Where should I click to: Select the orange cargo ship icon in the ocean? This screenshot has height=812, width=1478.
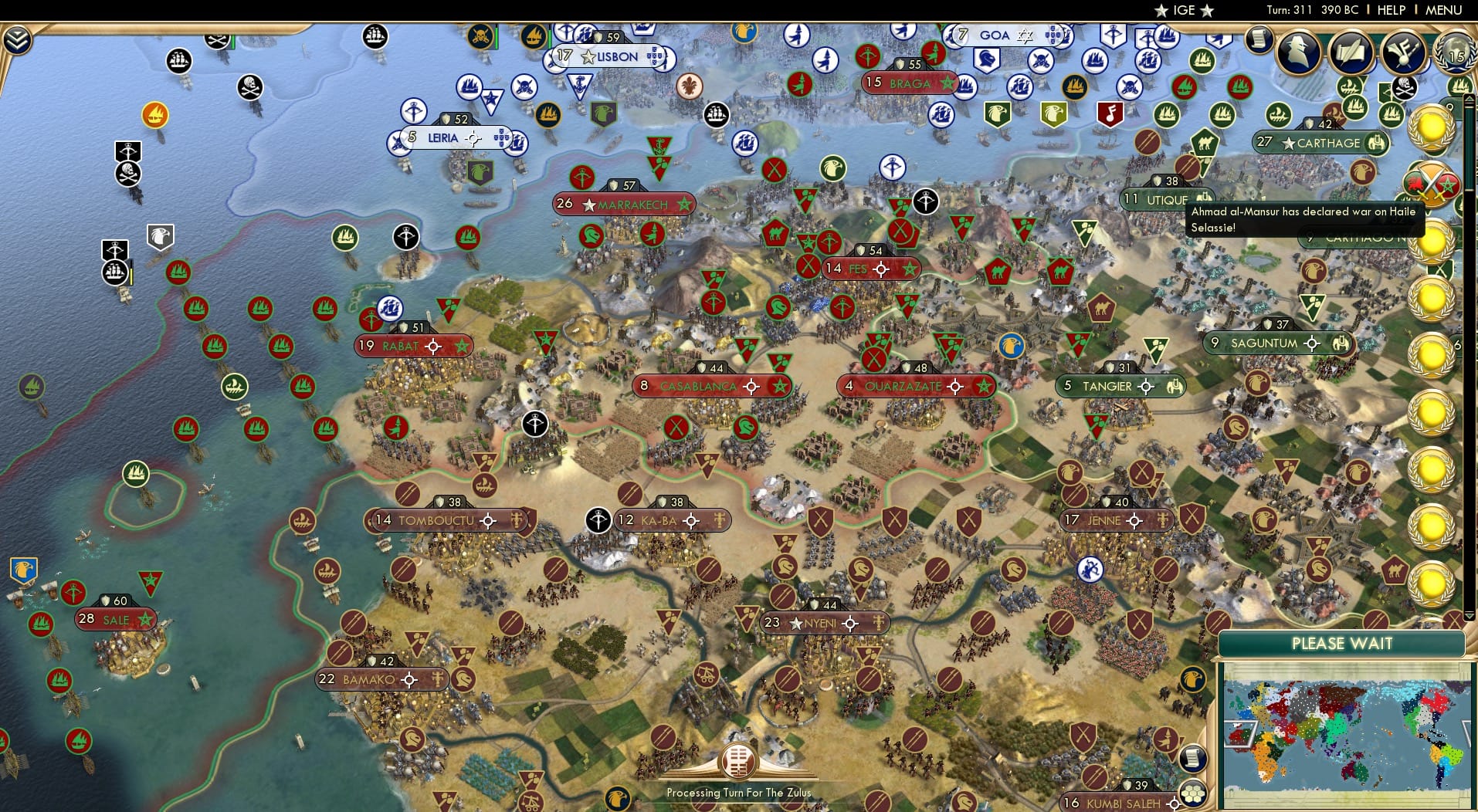point(157,113)
